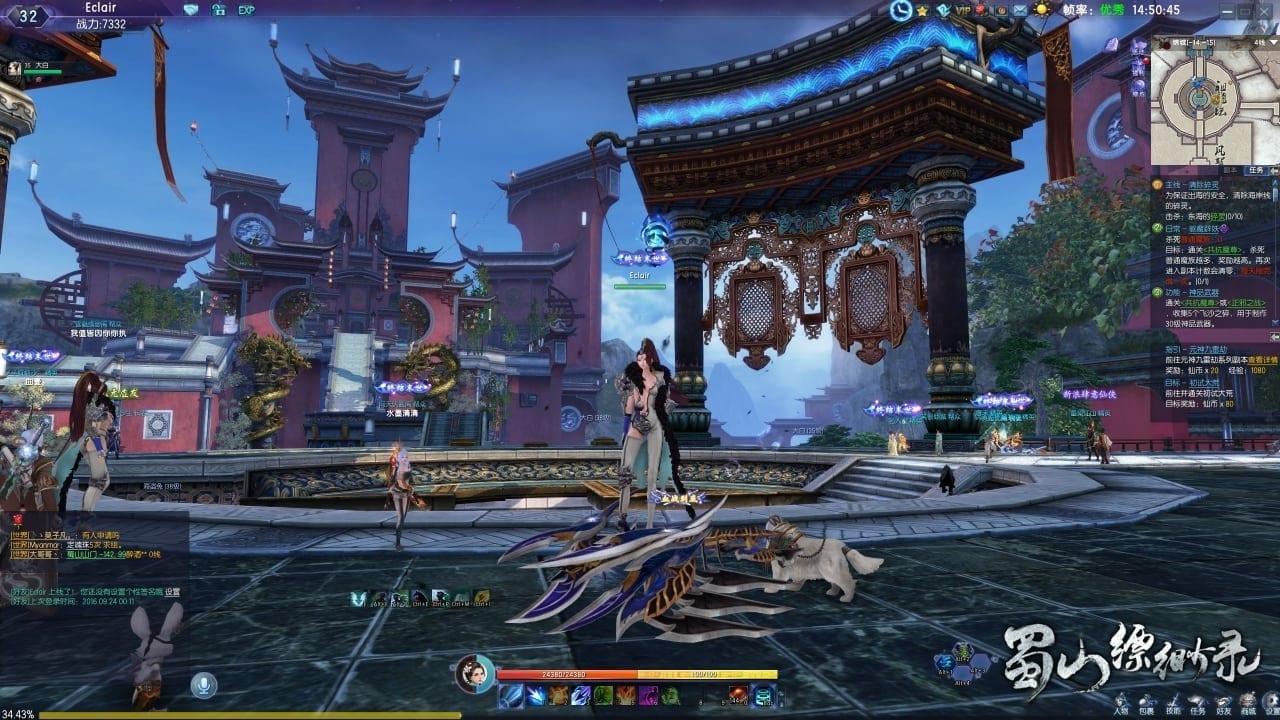This screenshot has width=1280, height=720.
Task: Use the red orb potion slot
Action: 738,695
